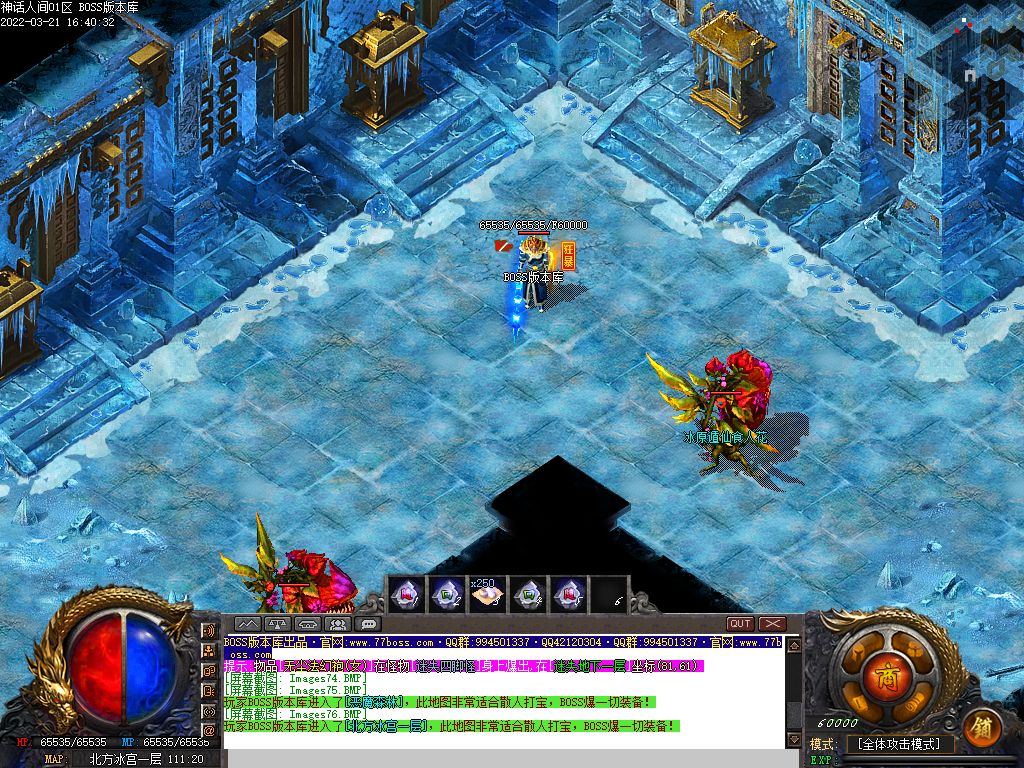Click the balance scales button above chat

click(278, 623)
